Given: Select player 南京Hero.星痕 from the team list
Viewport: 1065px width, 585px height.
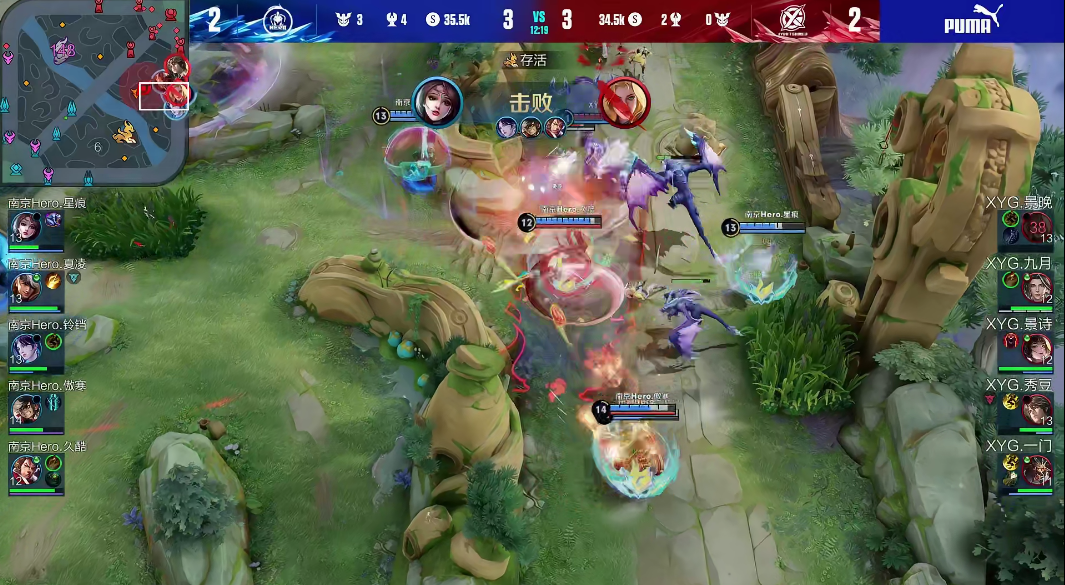Looking at the screenshot, I should [x=23, y=228].
